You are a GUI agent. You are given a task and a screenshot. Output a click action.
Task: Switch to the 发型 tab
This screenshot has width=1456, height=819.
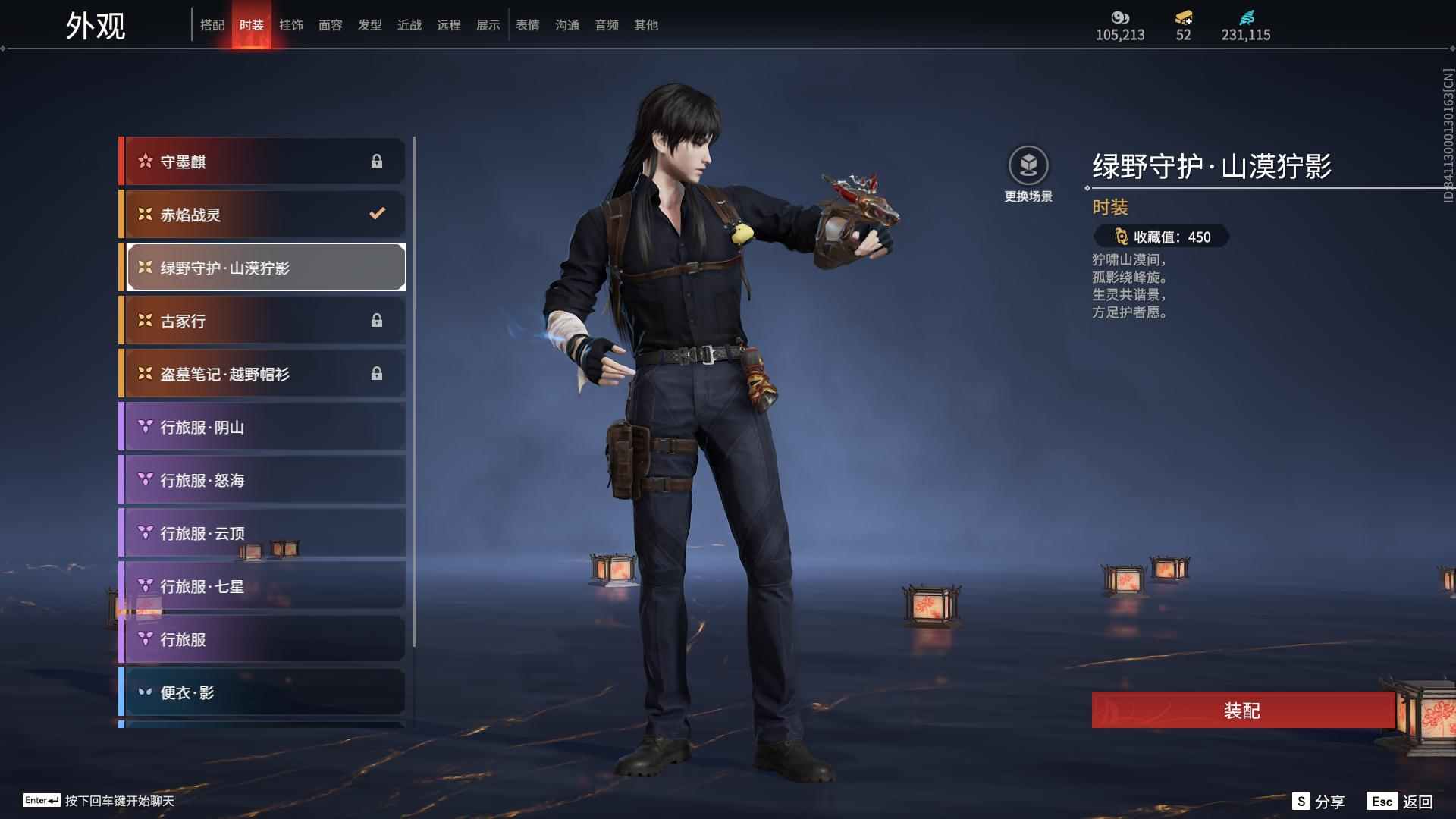point(370,25)
